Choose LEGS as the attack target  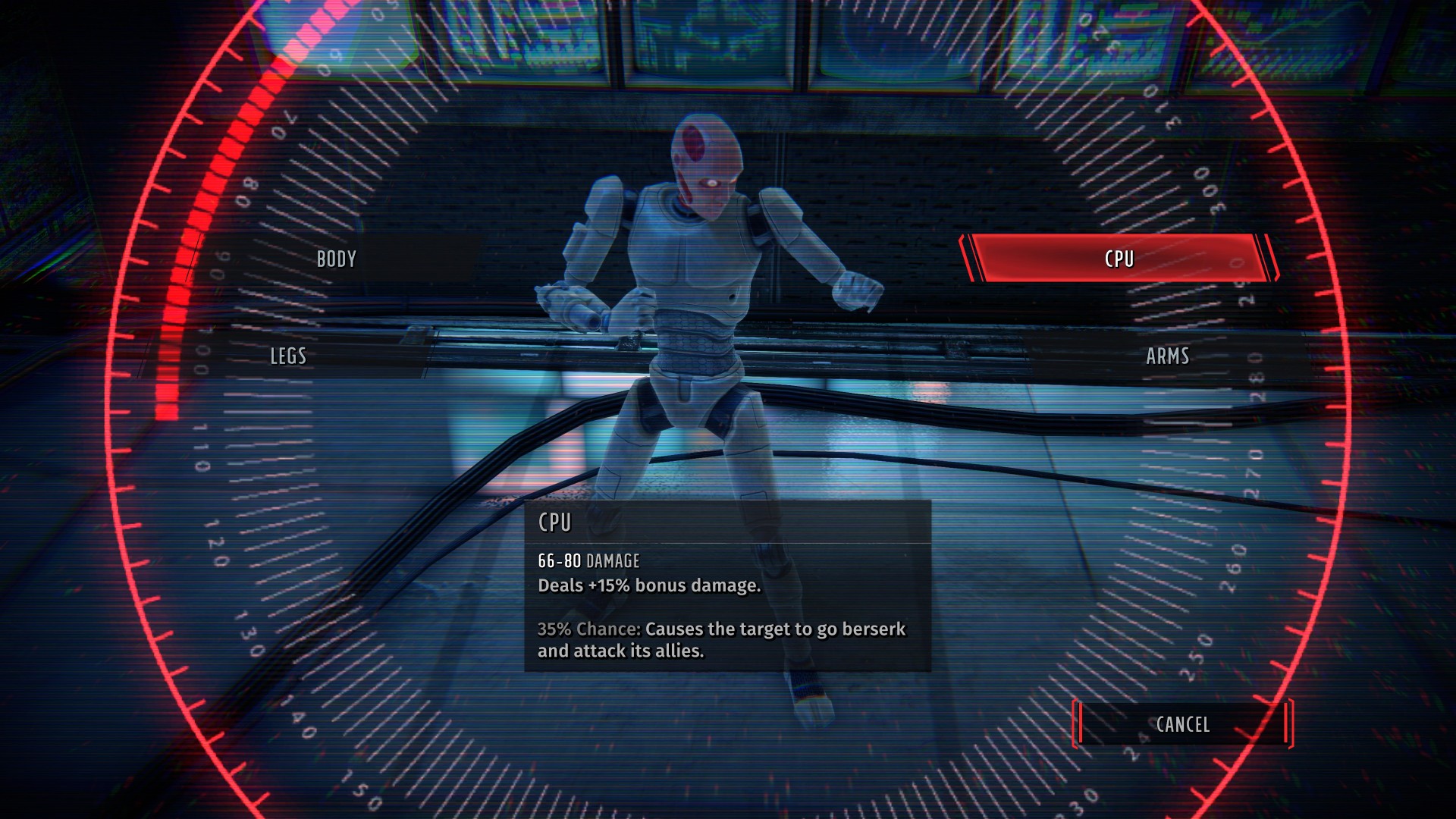click(289, 356)
